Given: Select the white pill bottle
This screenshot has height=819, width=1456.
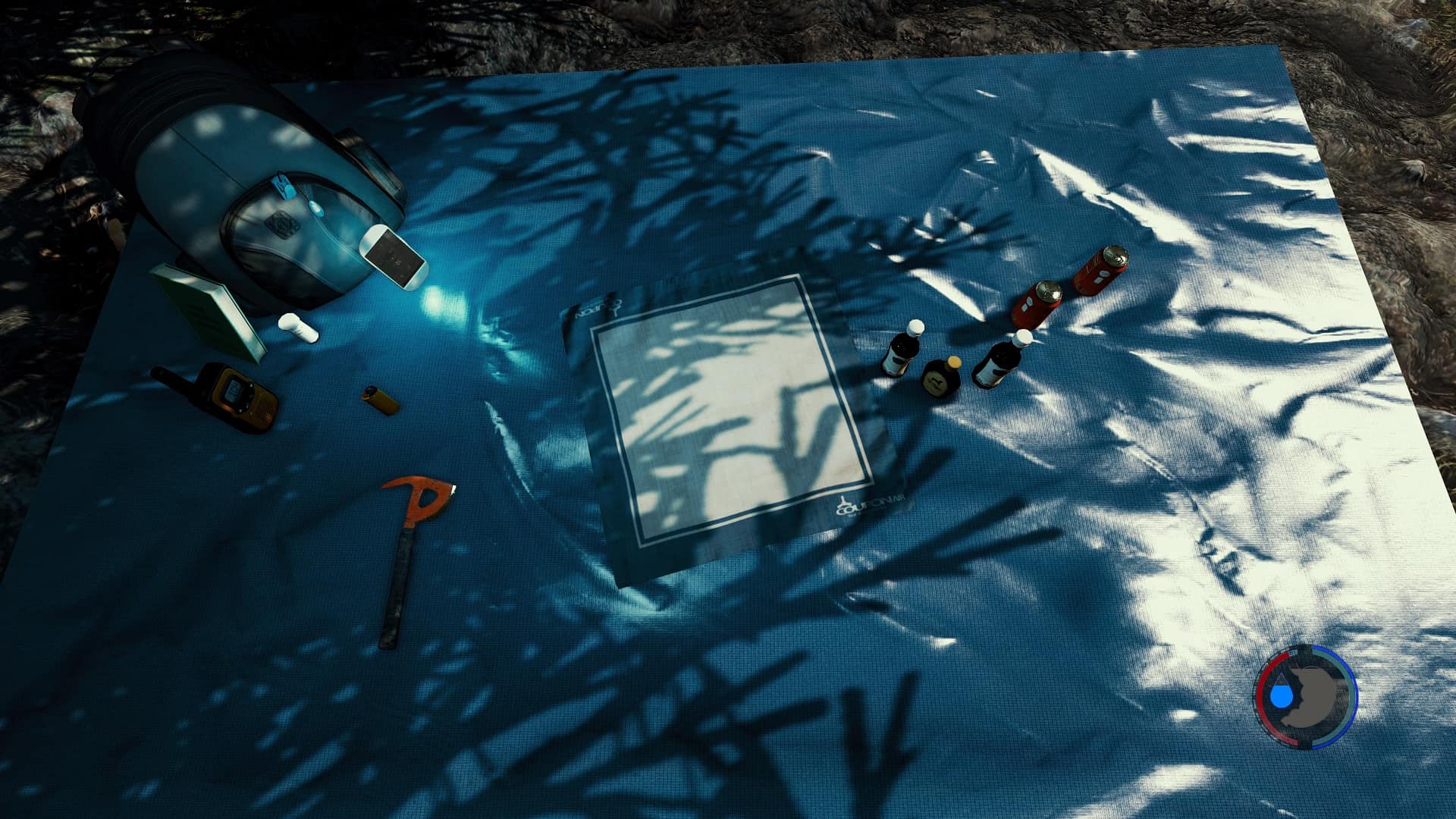Looking at the screenshot, I should pyautogui.click(x=298, y=328).
